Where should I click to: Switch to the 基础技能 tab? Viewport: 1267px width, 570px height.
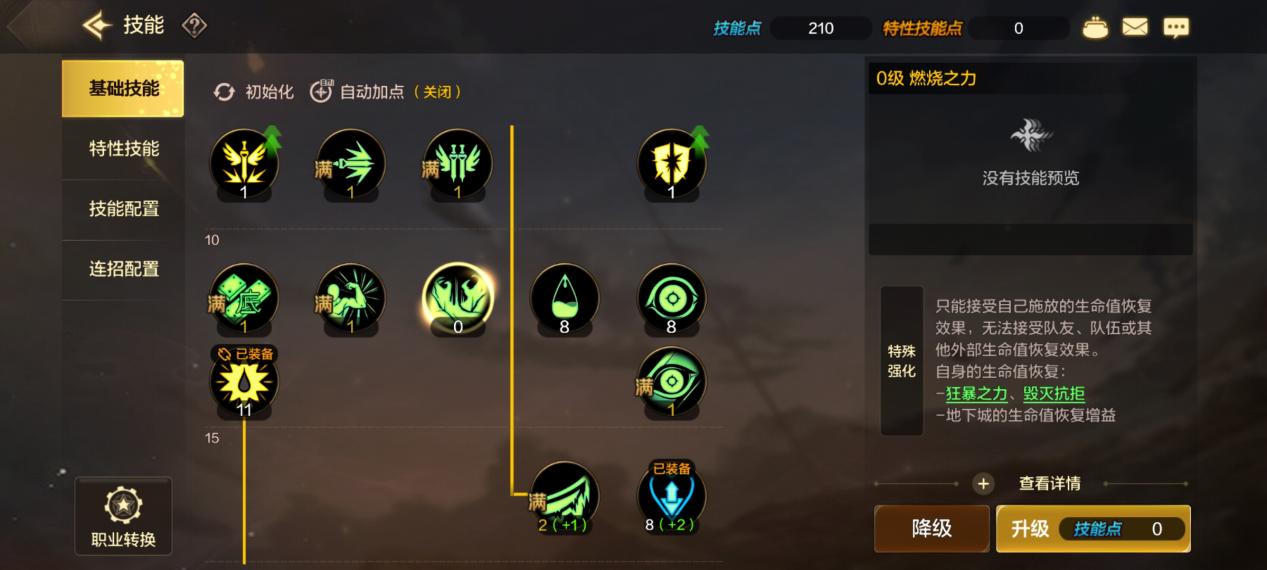tap(123, 88)
